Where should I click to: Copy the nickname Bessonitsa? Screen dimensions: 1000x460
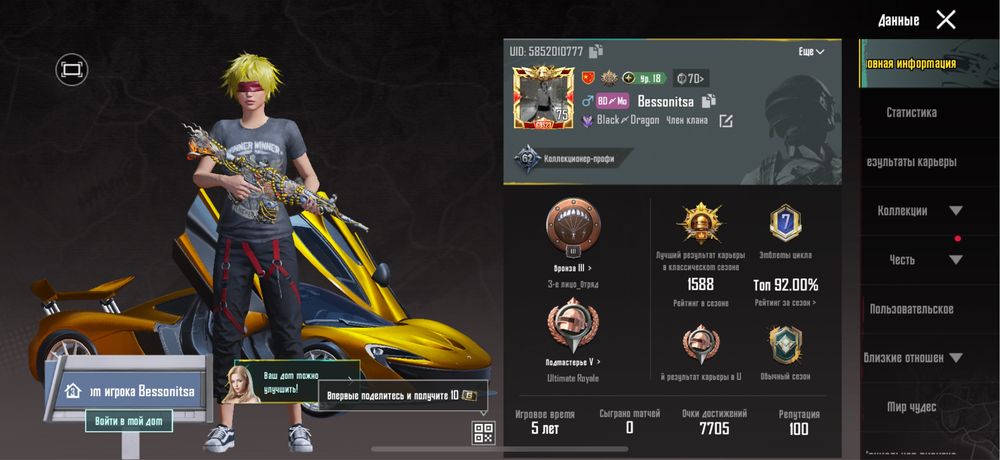[x=709, y=101]
